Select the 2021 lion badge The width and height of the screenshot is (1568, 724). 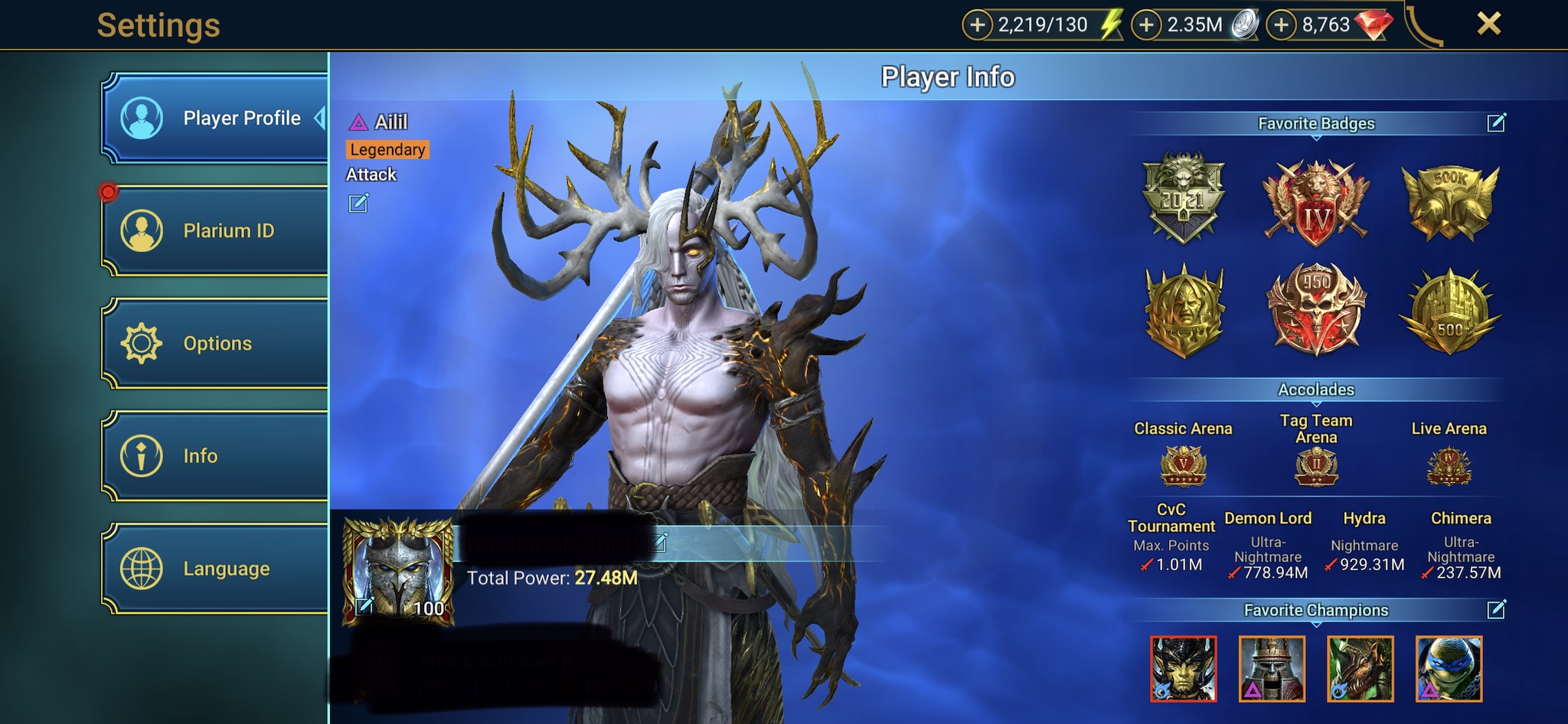[1183, 197]
